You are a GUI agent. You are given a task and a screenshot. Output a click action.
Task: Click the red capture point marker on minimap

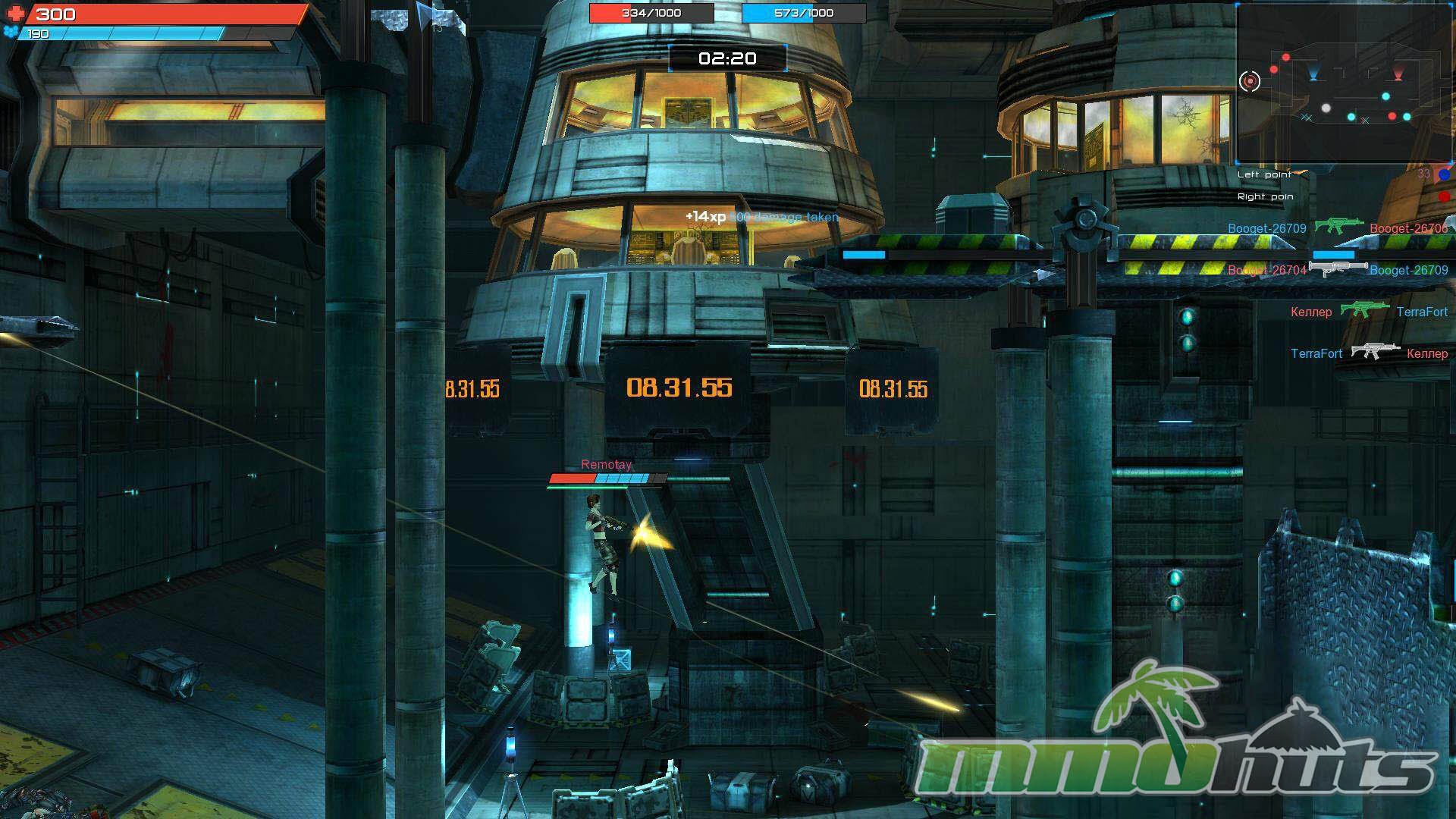click(x=1398, y=74)
